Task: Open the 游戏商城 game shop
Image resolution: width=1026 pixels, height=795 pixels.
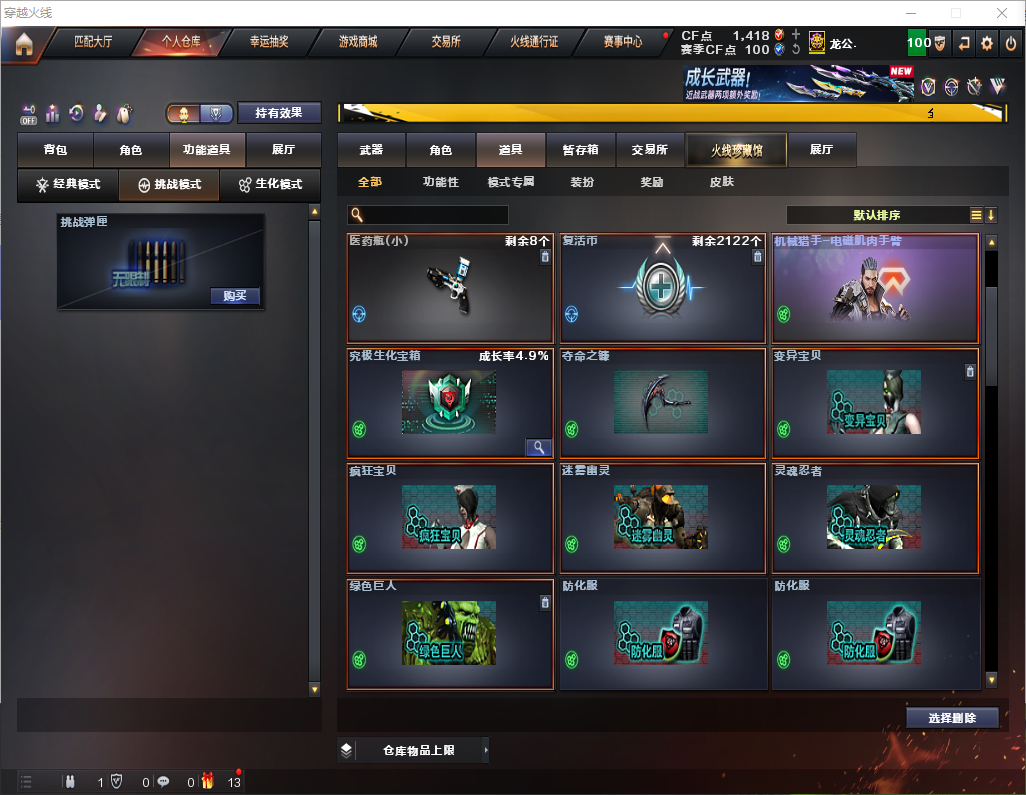Action: [x=358, y=43]
